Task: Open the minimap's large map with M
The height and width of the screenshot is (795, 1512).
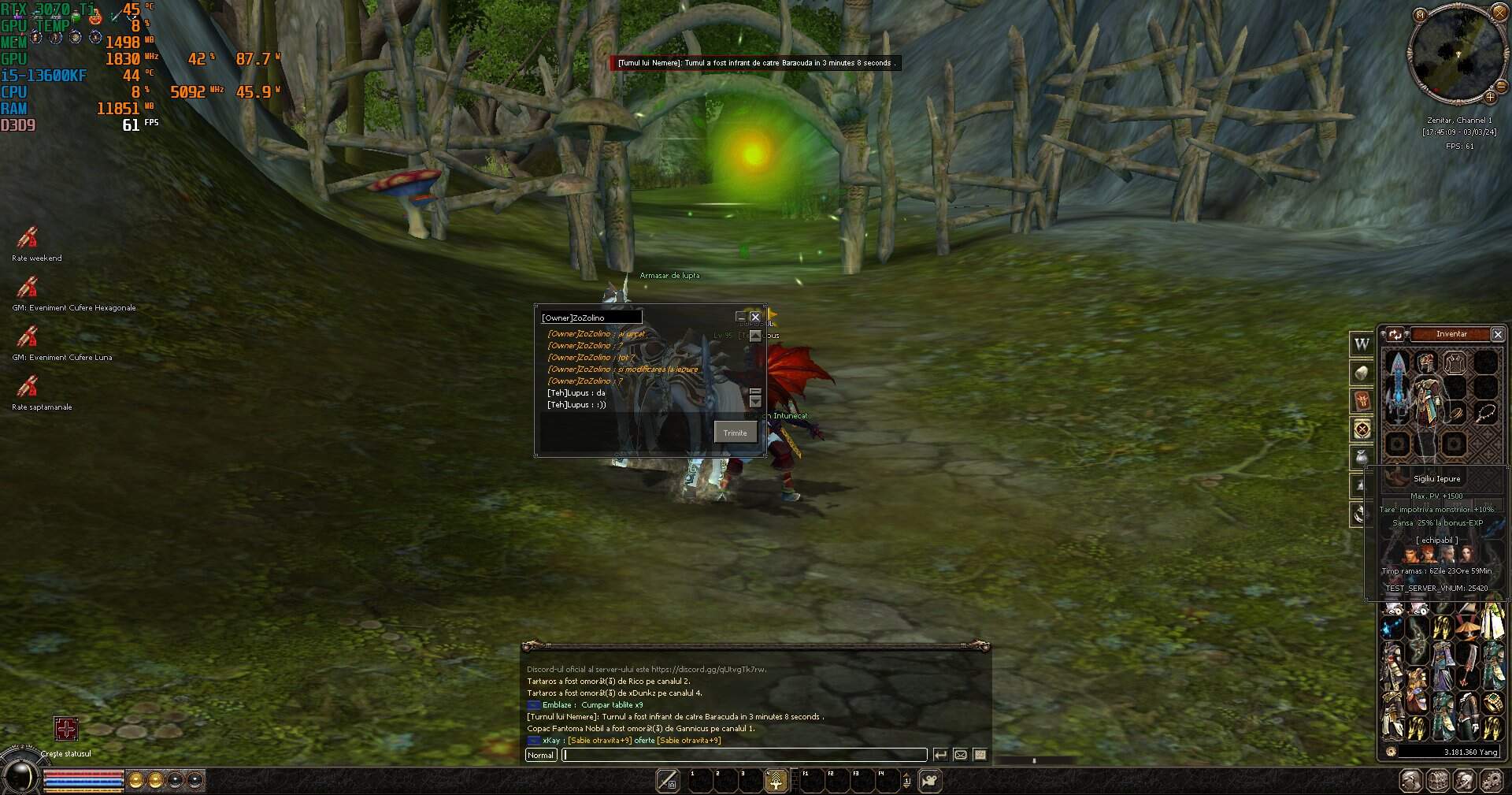Action: [x=1420, y=15]
